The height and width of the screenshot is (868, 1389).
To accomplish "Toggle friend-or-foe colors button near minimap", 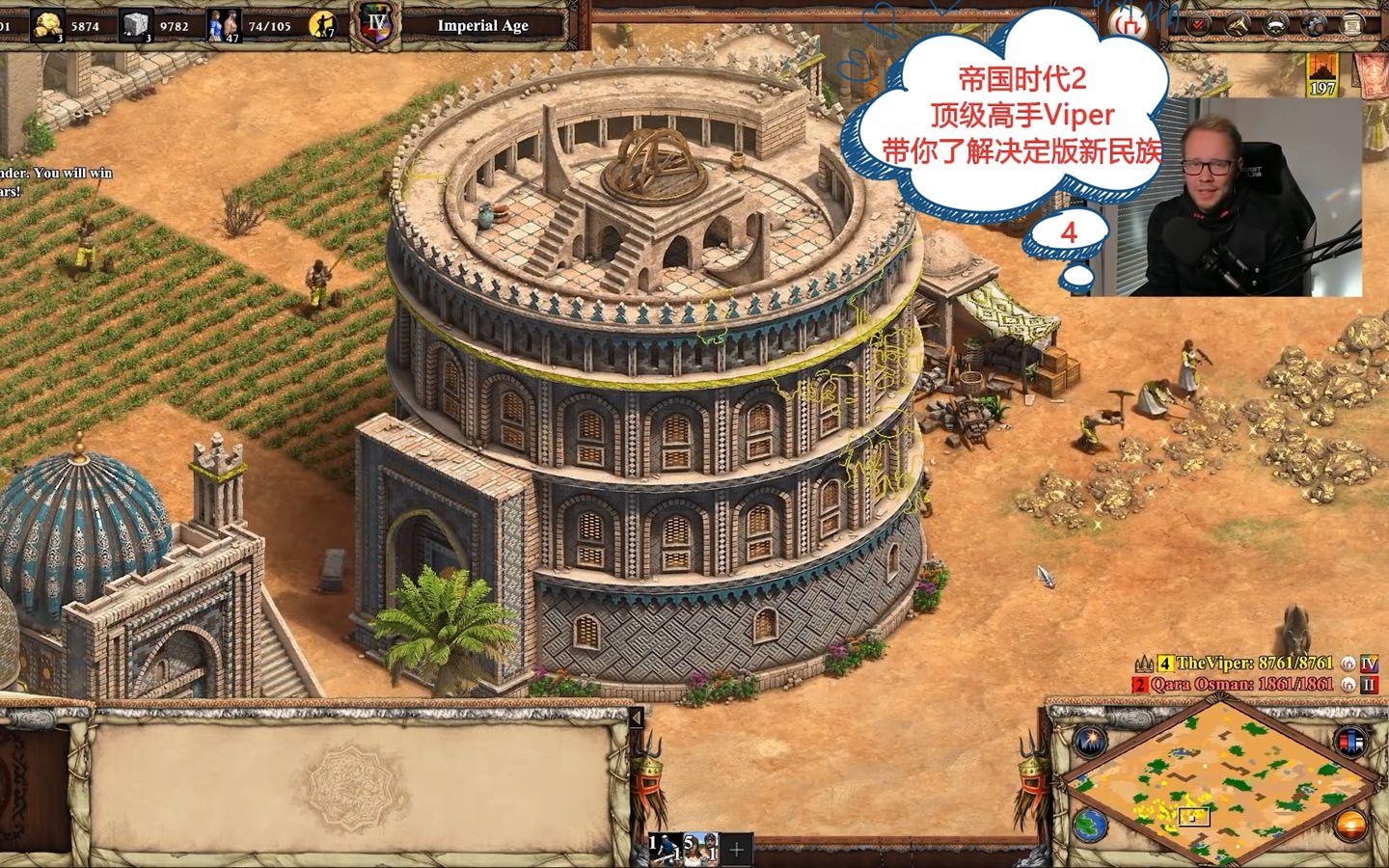I will click(x=1350, y=740).
